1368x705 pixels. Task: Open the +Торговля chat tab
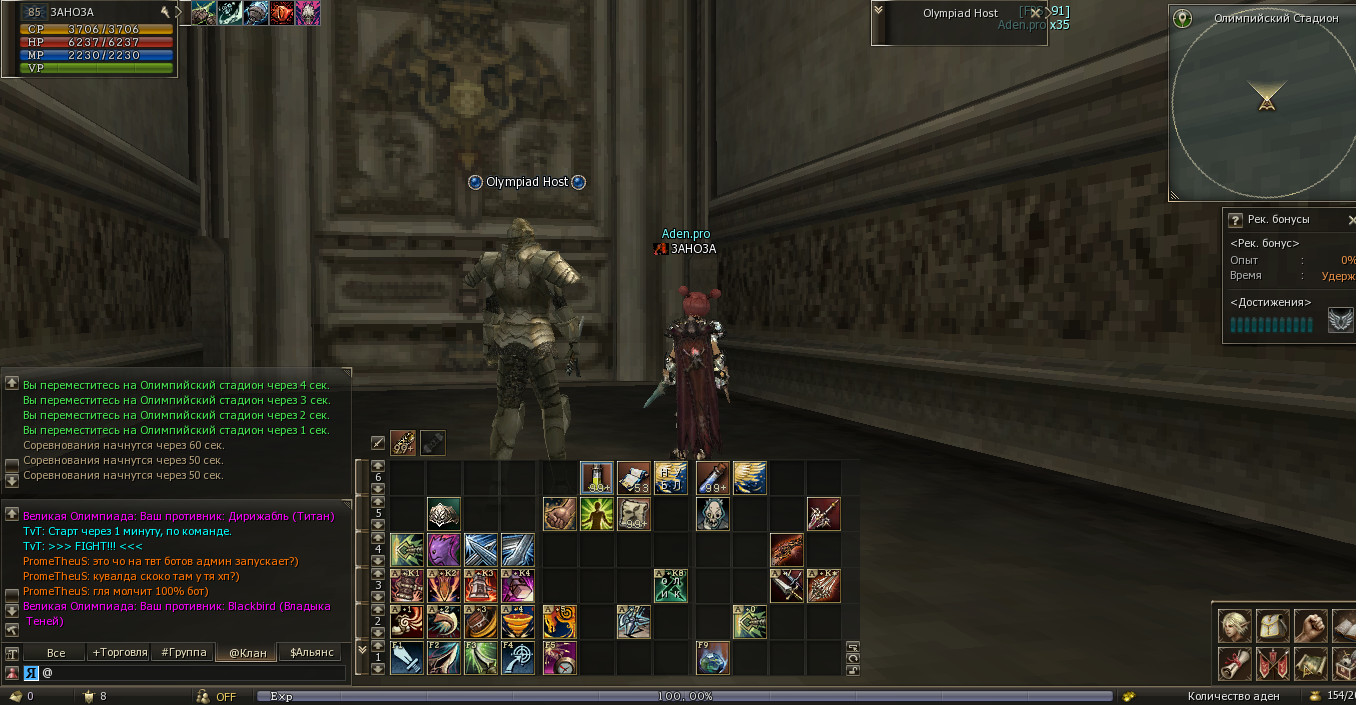119,652
